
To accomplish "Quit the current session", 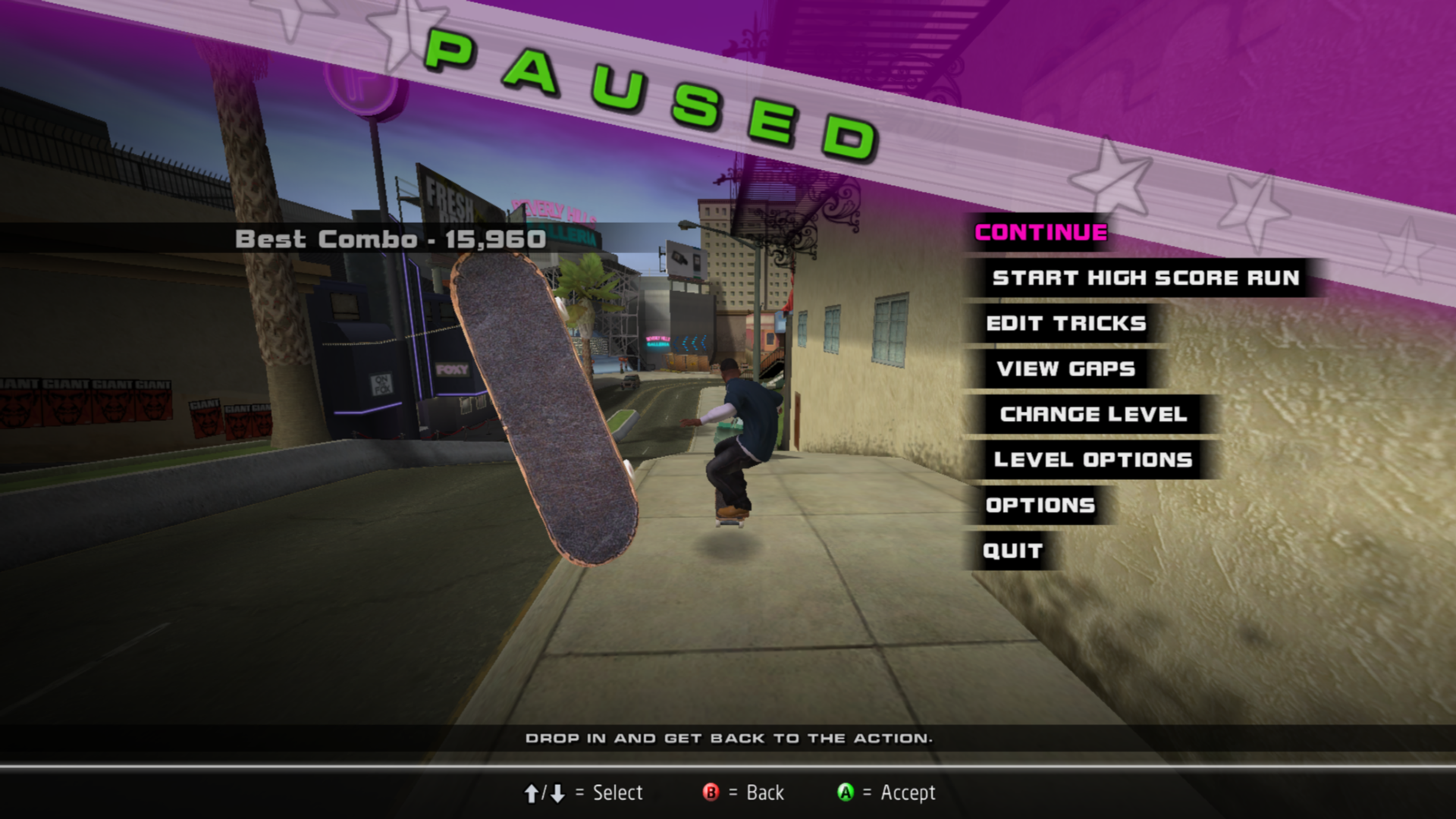I will 1012,551.
